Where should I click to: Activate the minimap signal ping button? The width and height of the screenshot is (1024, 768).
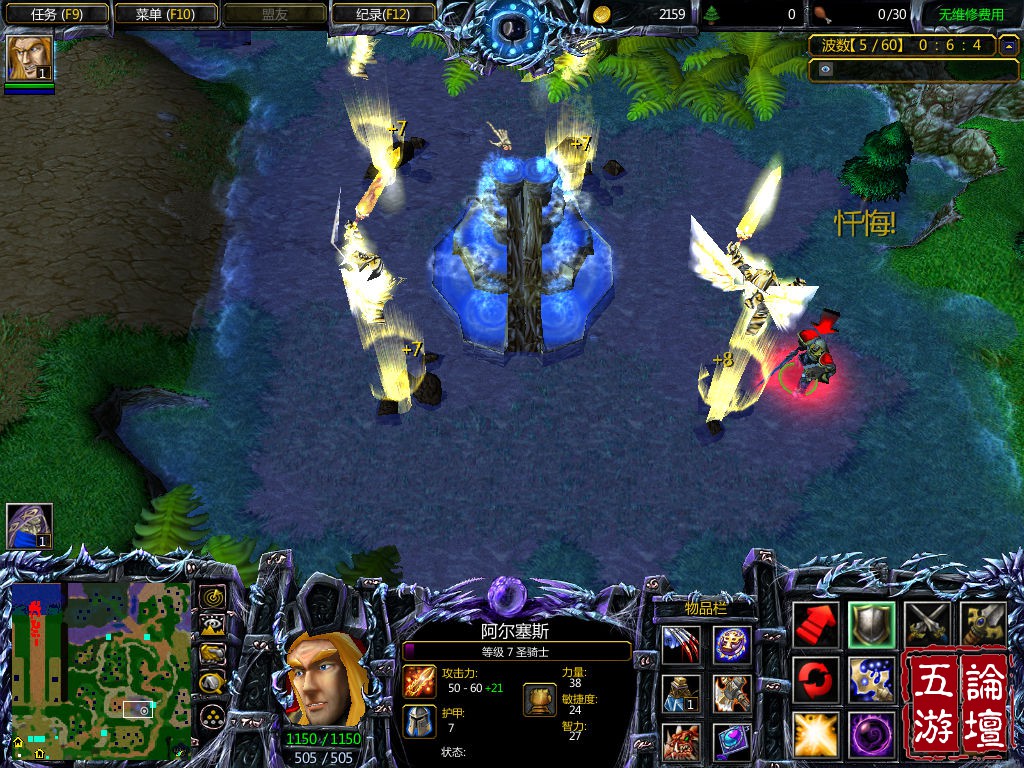tap(212, 598)
